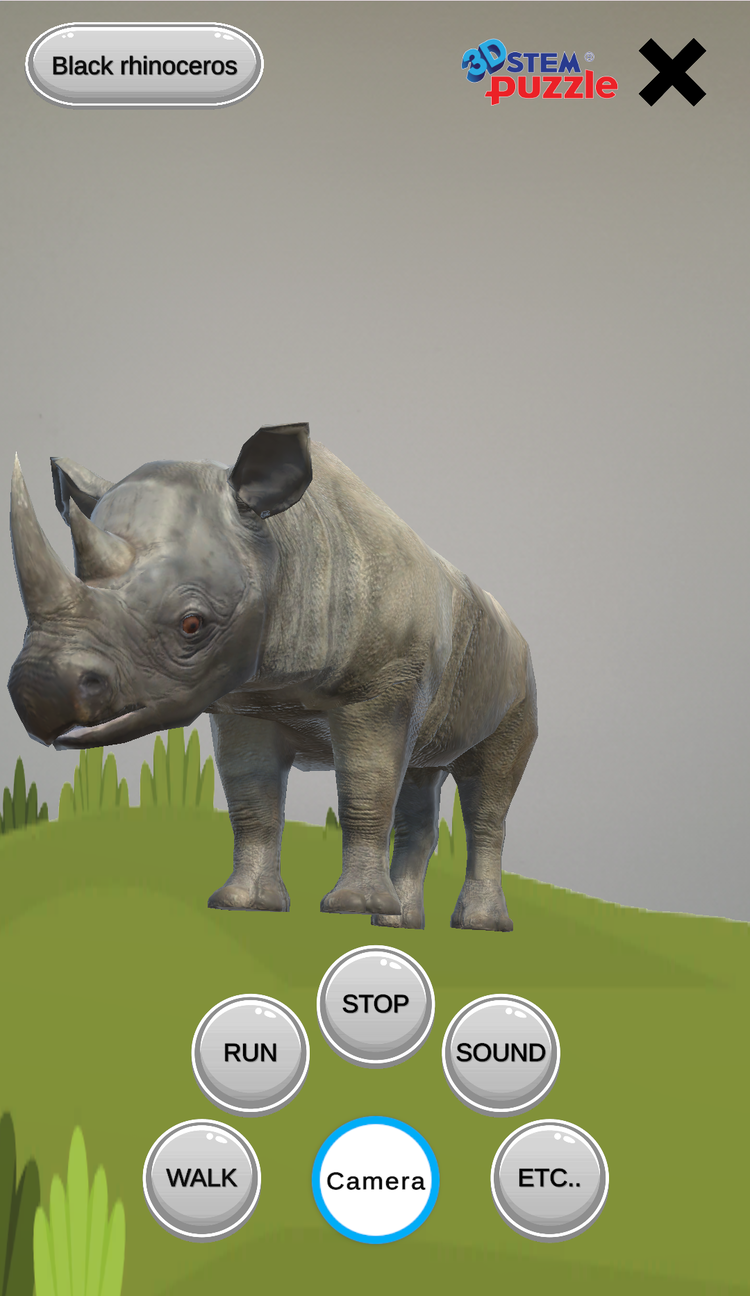Choose the WALK animation button
The height and width of the screenshot is (1296, 750).
coord(202,1178)
